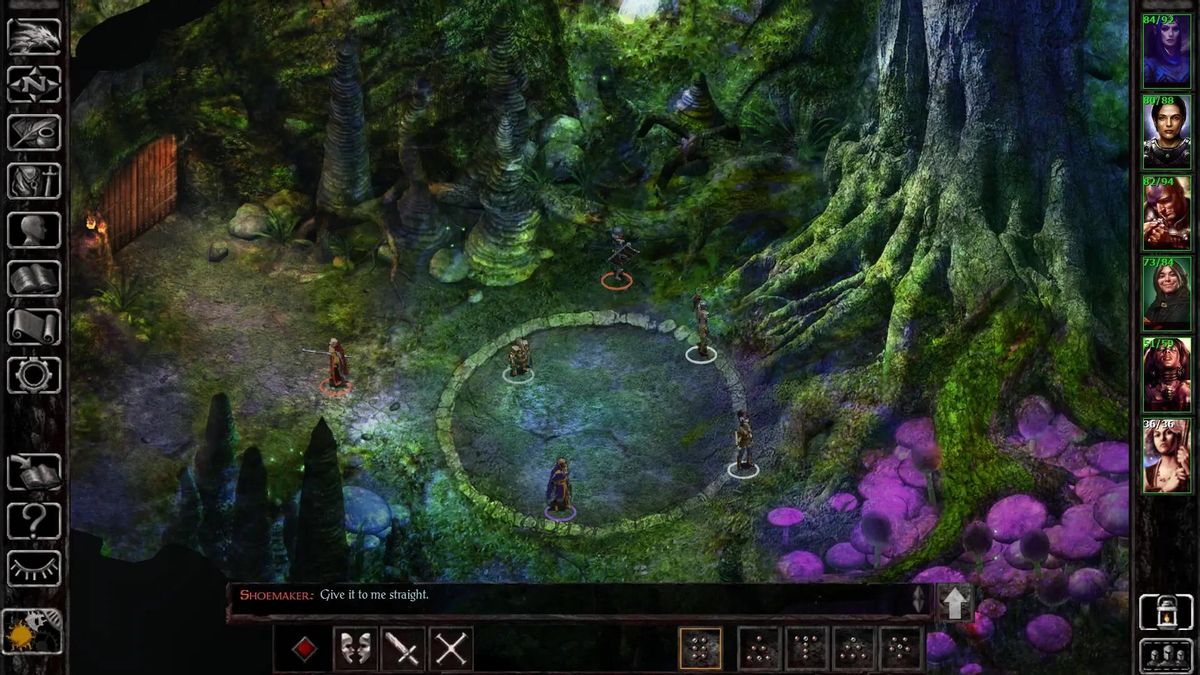Image resolution: width=1200 pixels, height=675 pixels.
Task: Select the sword attack action
Action: 403,649
